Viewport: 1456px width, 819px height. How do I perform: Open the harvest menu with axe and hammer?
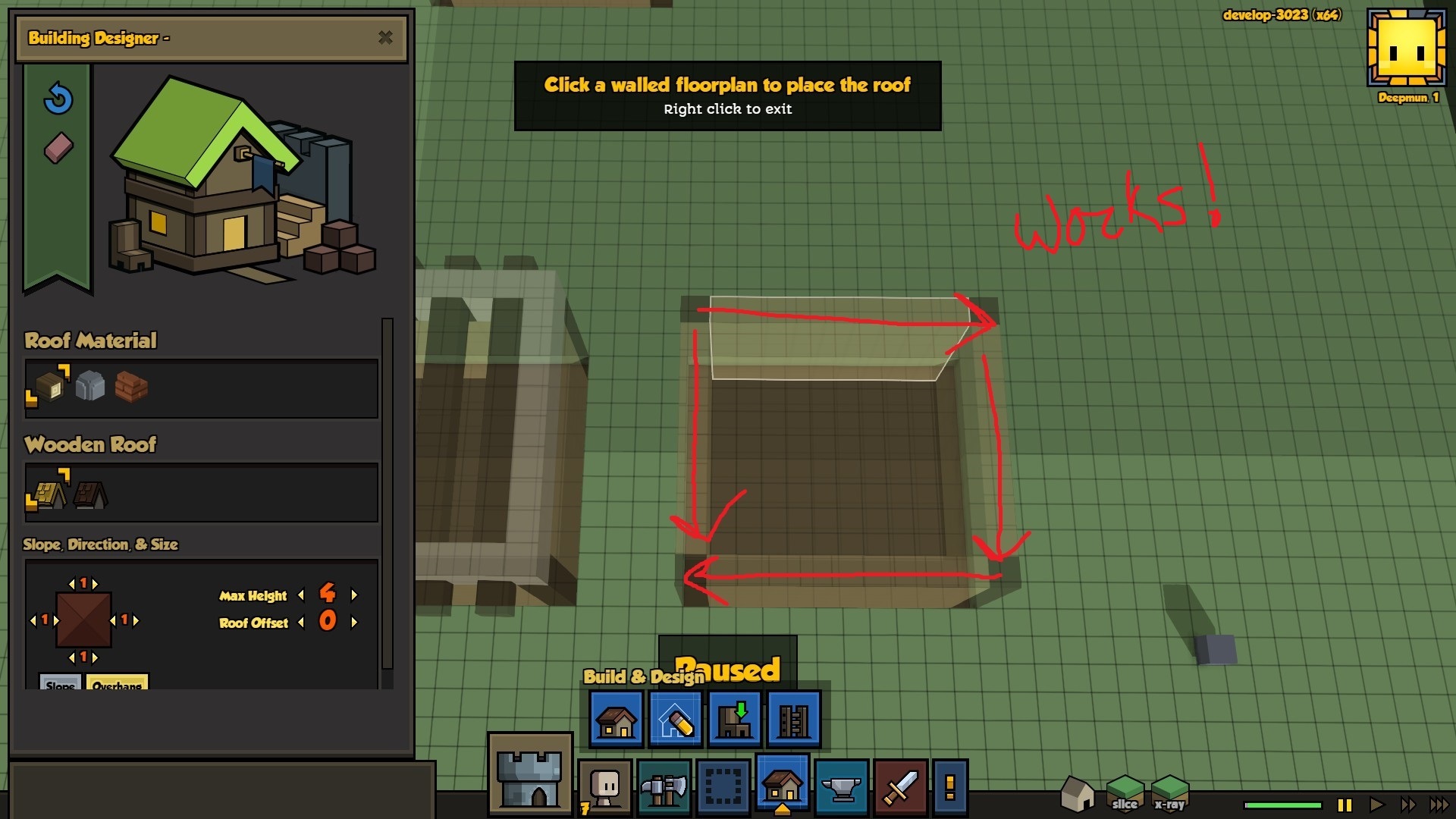[664, 789]
